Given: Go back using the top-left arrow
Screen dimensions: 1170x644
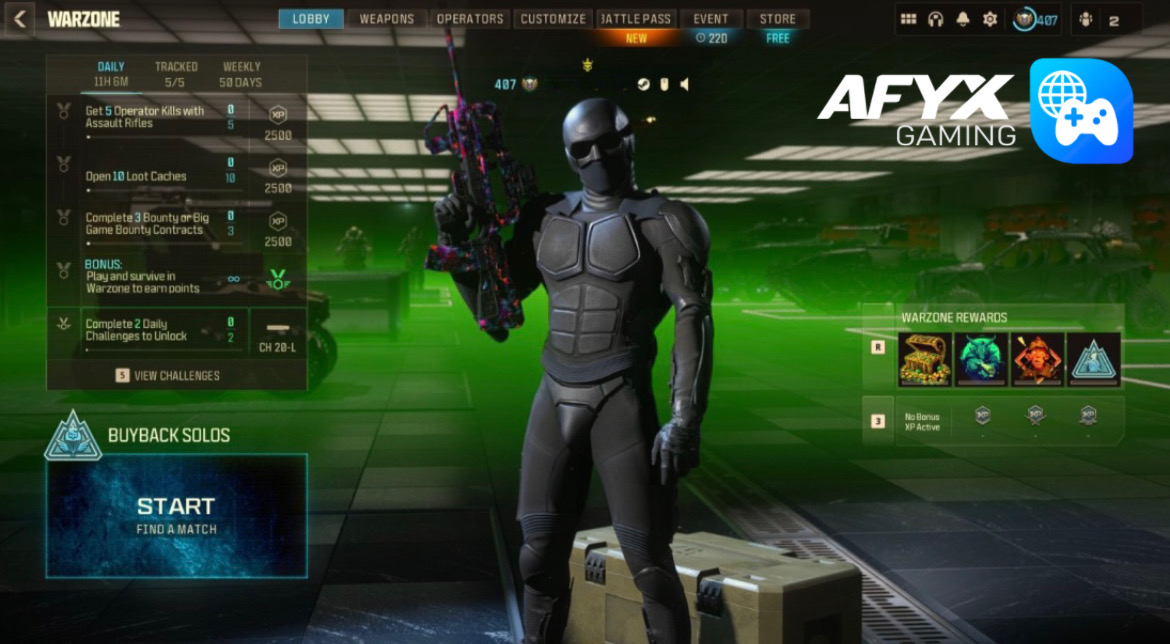Looking at the screenshot, I should [x=20, y=19].
